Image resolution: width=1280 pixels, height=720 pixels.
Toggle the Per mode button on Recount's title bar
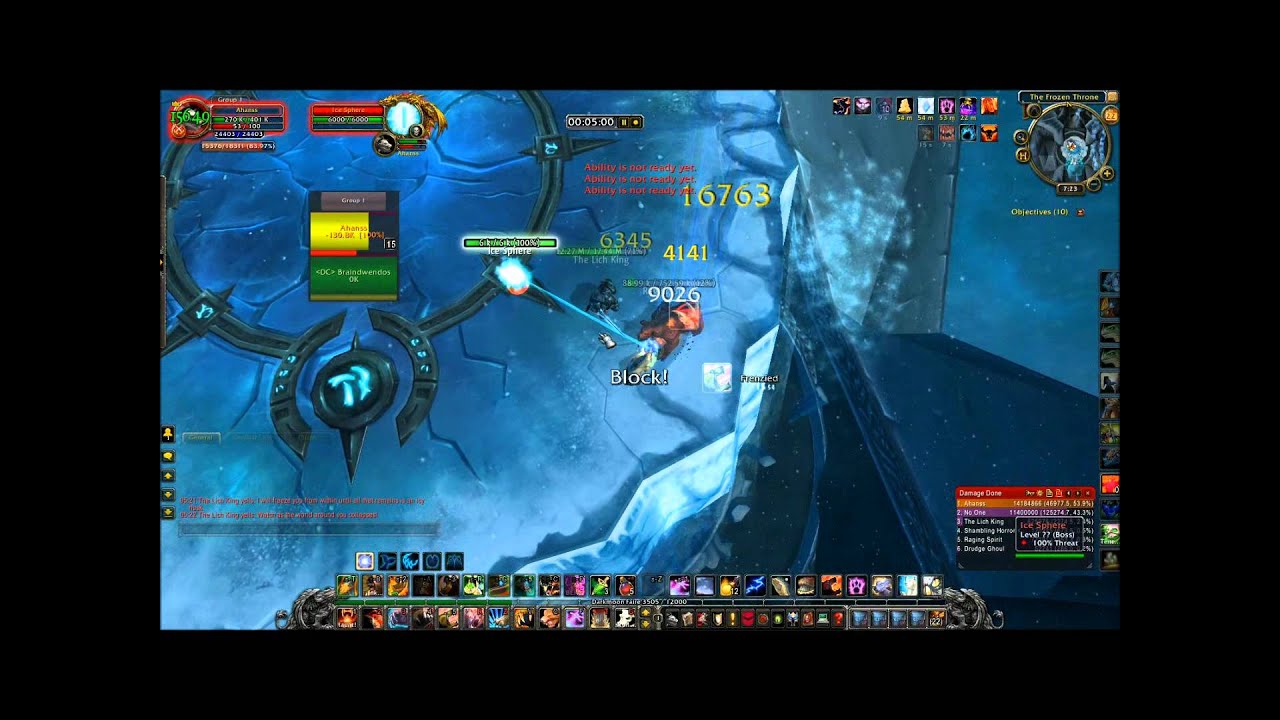tap(1031, 493)
